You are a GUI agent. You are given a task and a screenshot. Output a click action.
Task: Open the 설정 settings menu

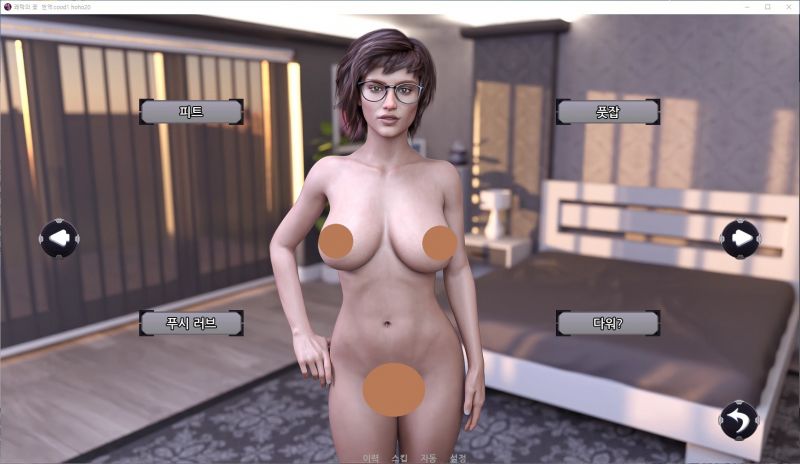[x=458, y=458]
